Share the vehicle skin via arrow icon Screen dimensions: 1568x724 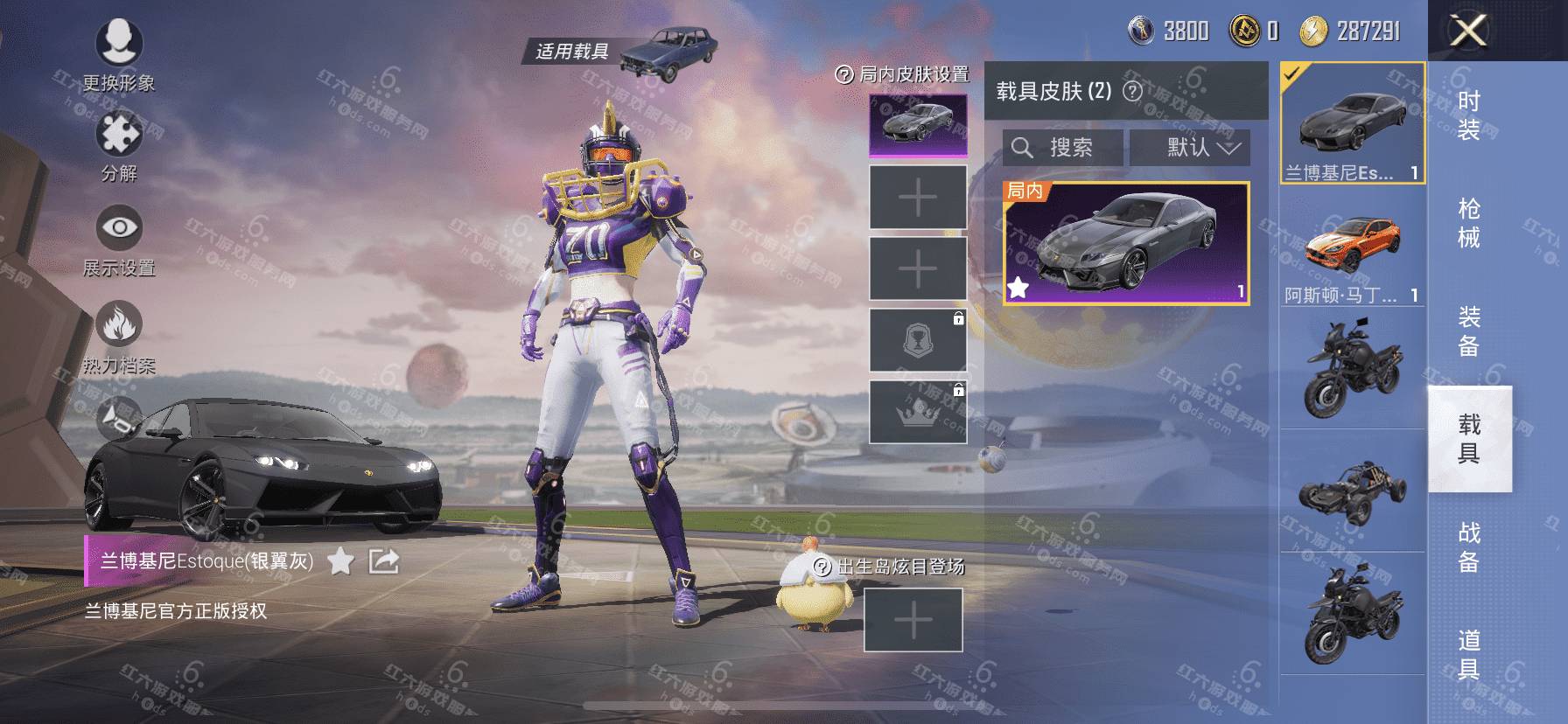point(383,561)
